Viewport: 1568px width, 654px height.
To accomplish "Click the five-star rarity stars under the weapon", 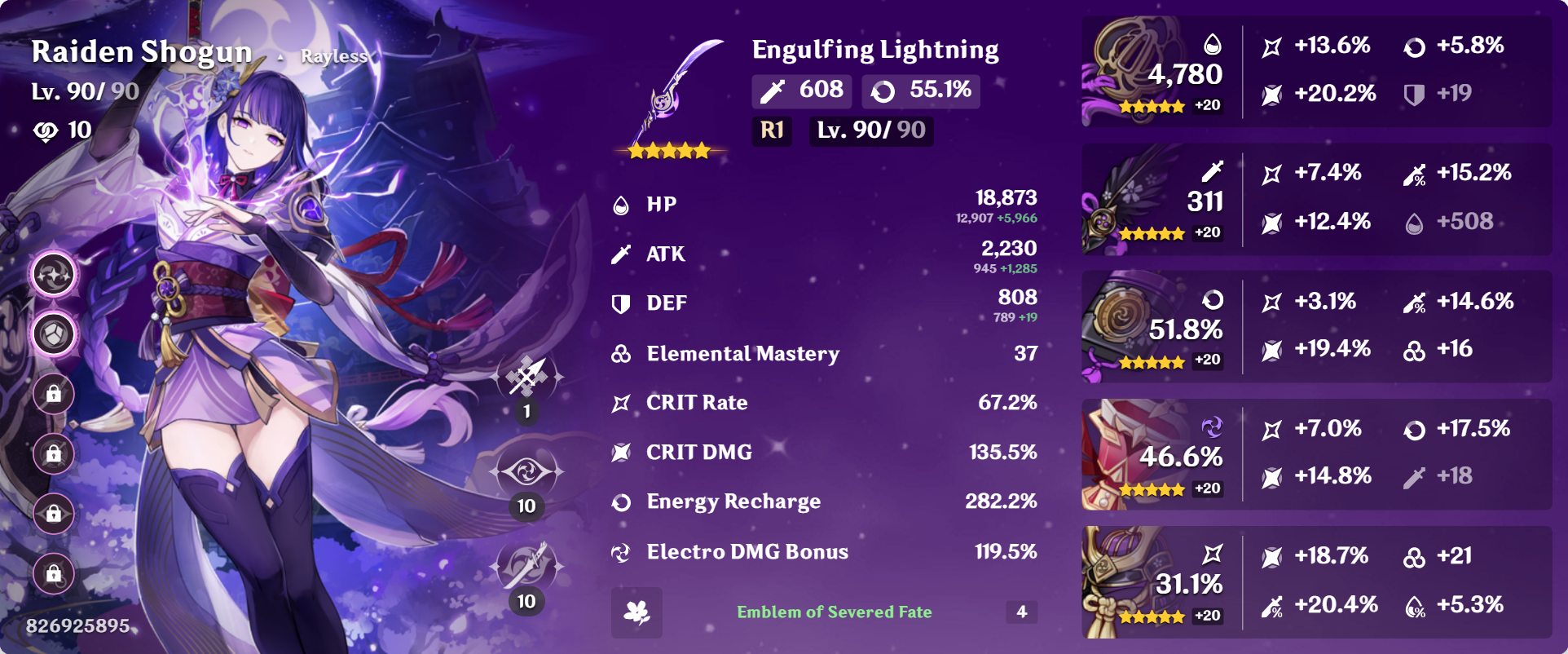I will click(x=668, y=150).
